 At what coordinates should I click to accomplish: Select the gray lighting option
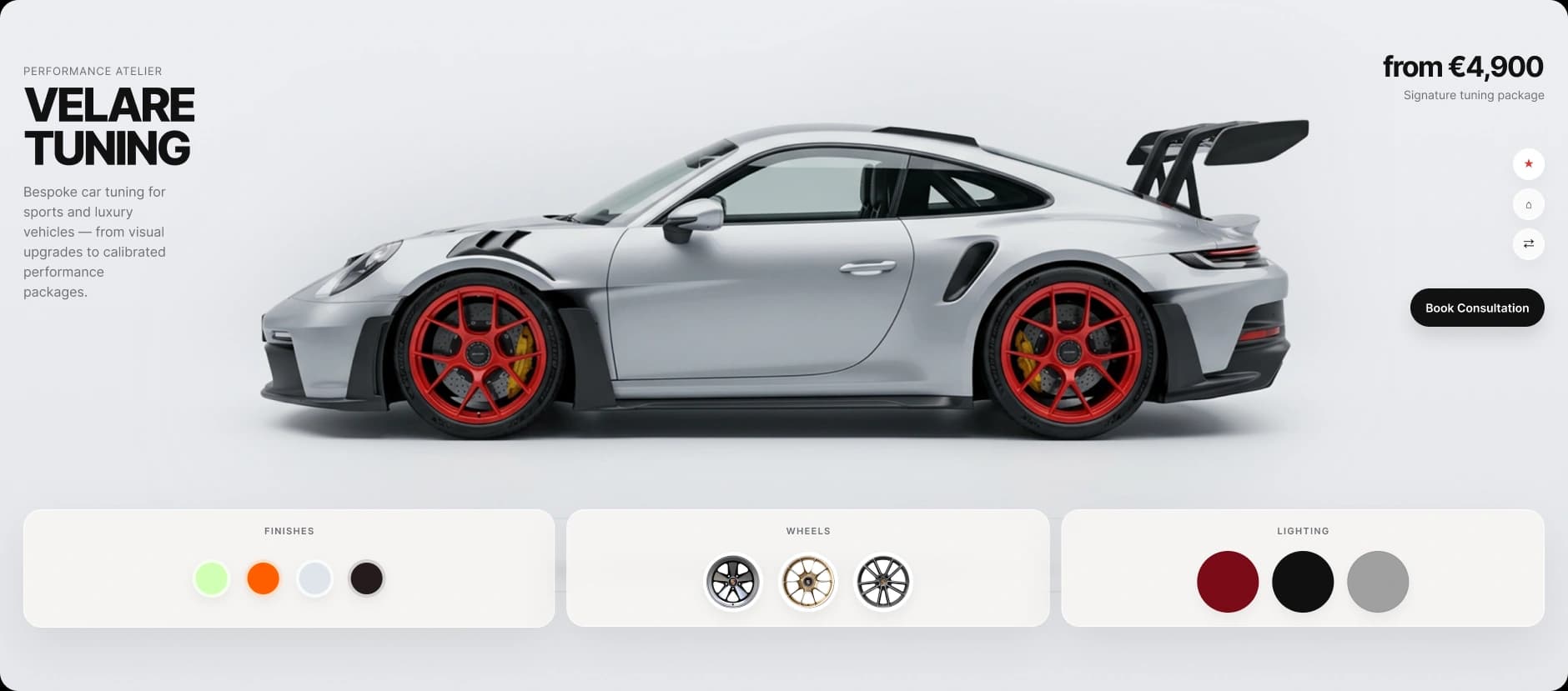1378,581
